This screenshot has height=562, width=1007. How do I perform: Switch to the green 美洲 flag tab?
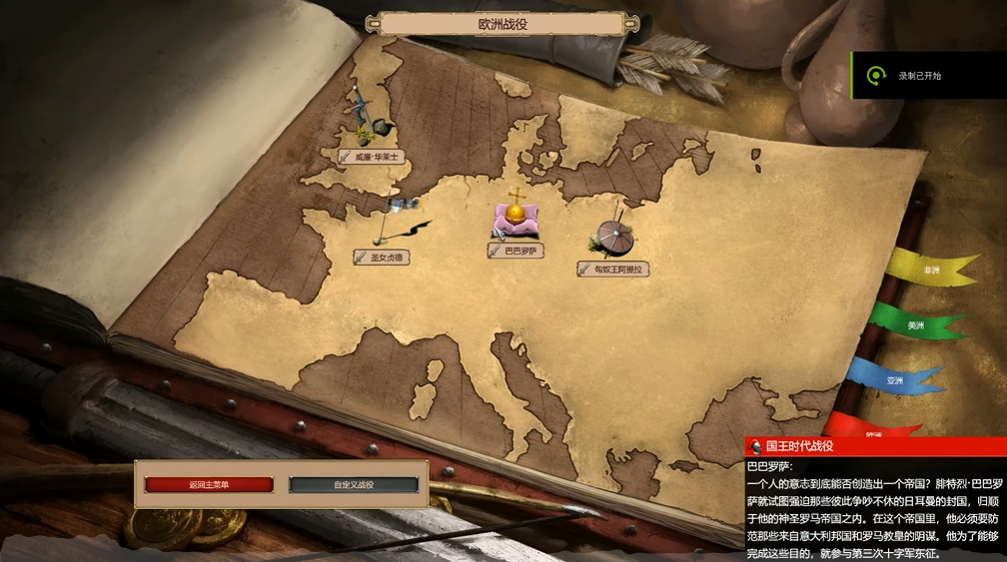[x=915, y=325]
